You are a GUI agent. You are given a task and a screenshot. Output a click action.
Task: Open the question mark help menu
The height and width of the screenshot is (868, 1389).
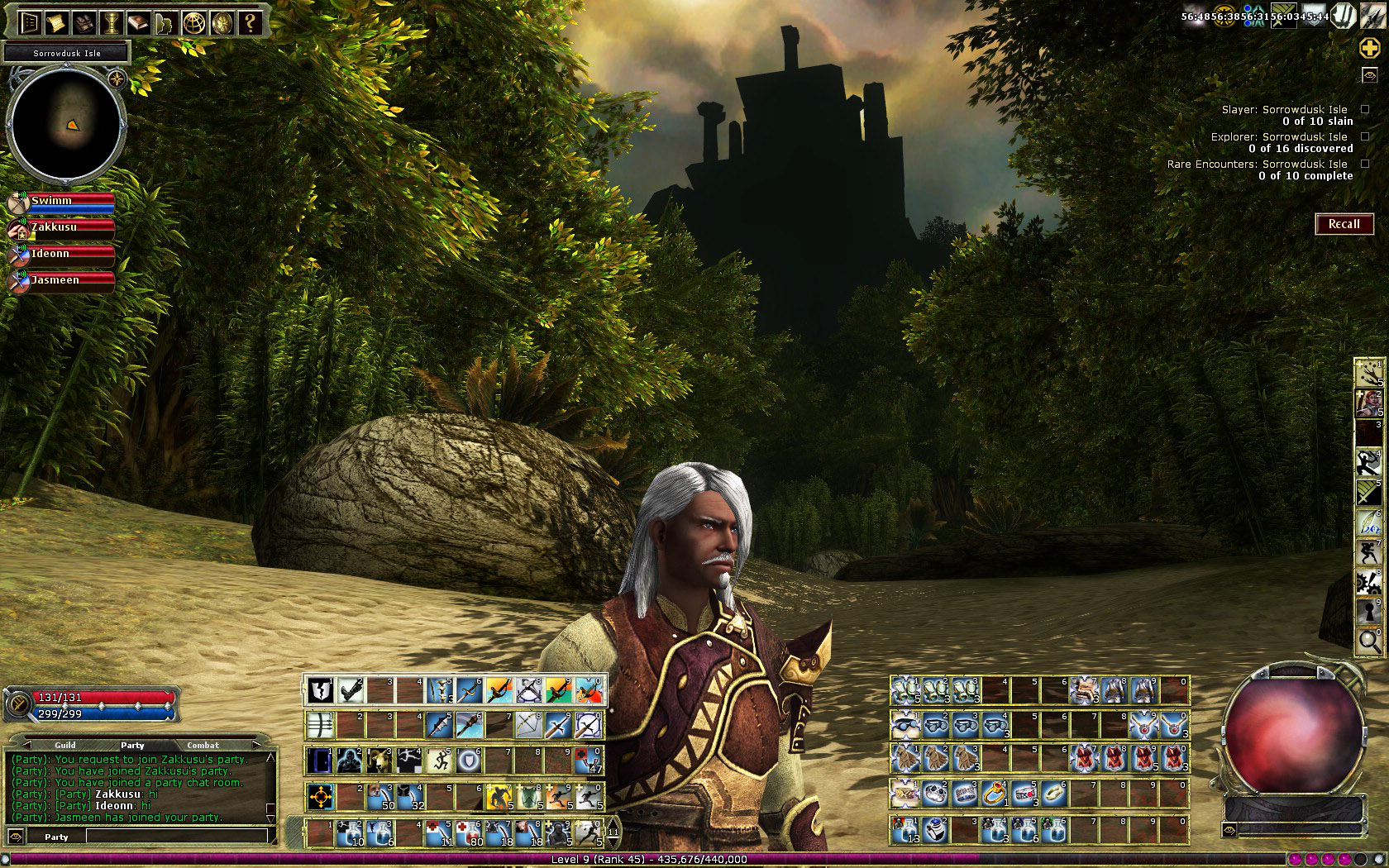[x=251, y=23]
